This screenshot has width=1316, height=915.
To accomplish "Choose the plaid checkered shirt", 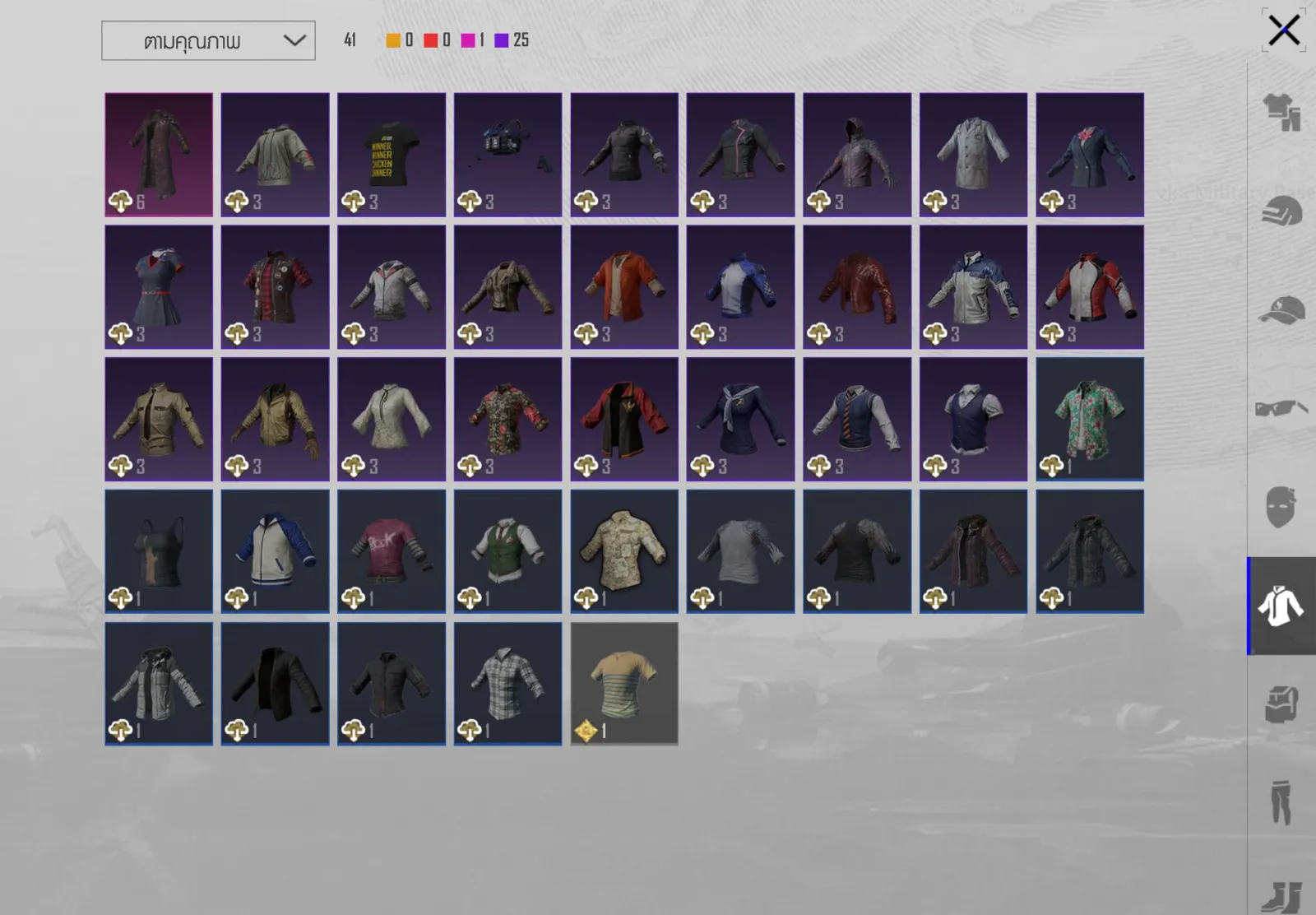I will [507, 684].
